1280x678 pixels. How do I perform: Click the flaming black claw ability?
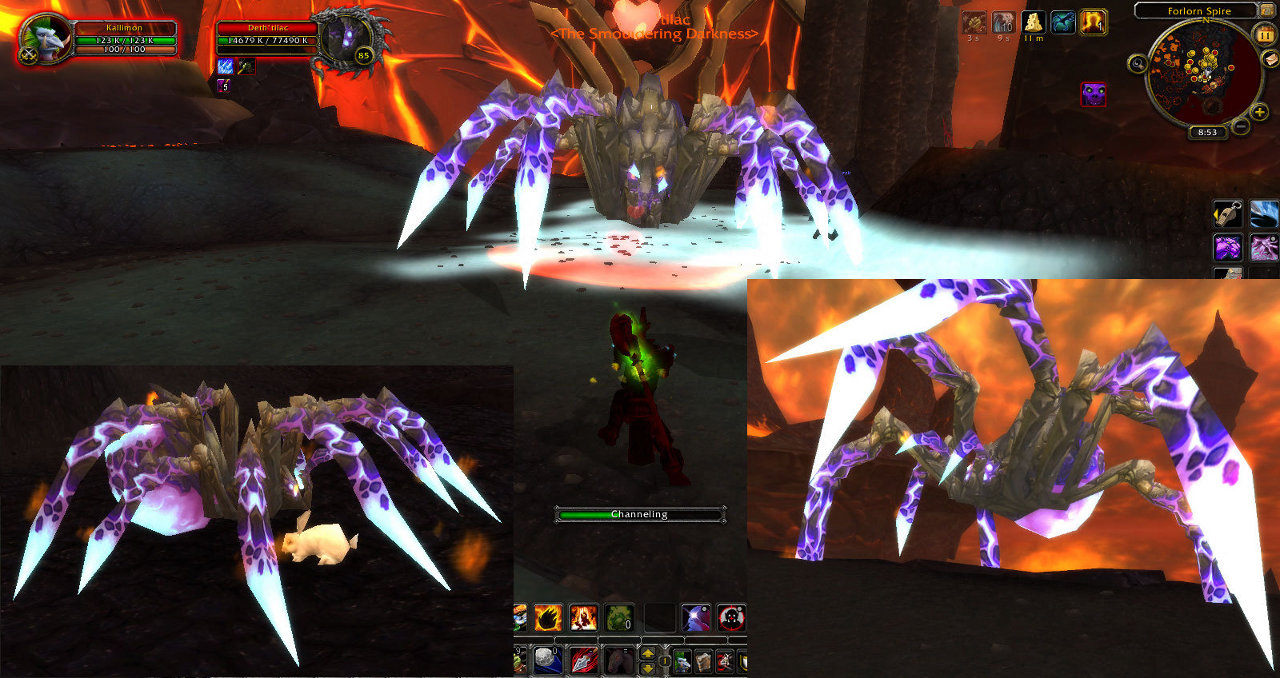point(549,618)
